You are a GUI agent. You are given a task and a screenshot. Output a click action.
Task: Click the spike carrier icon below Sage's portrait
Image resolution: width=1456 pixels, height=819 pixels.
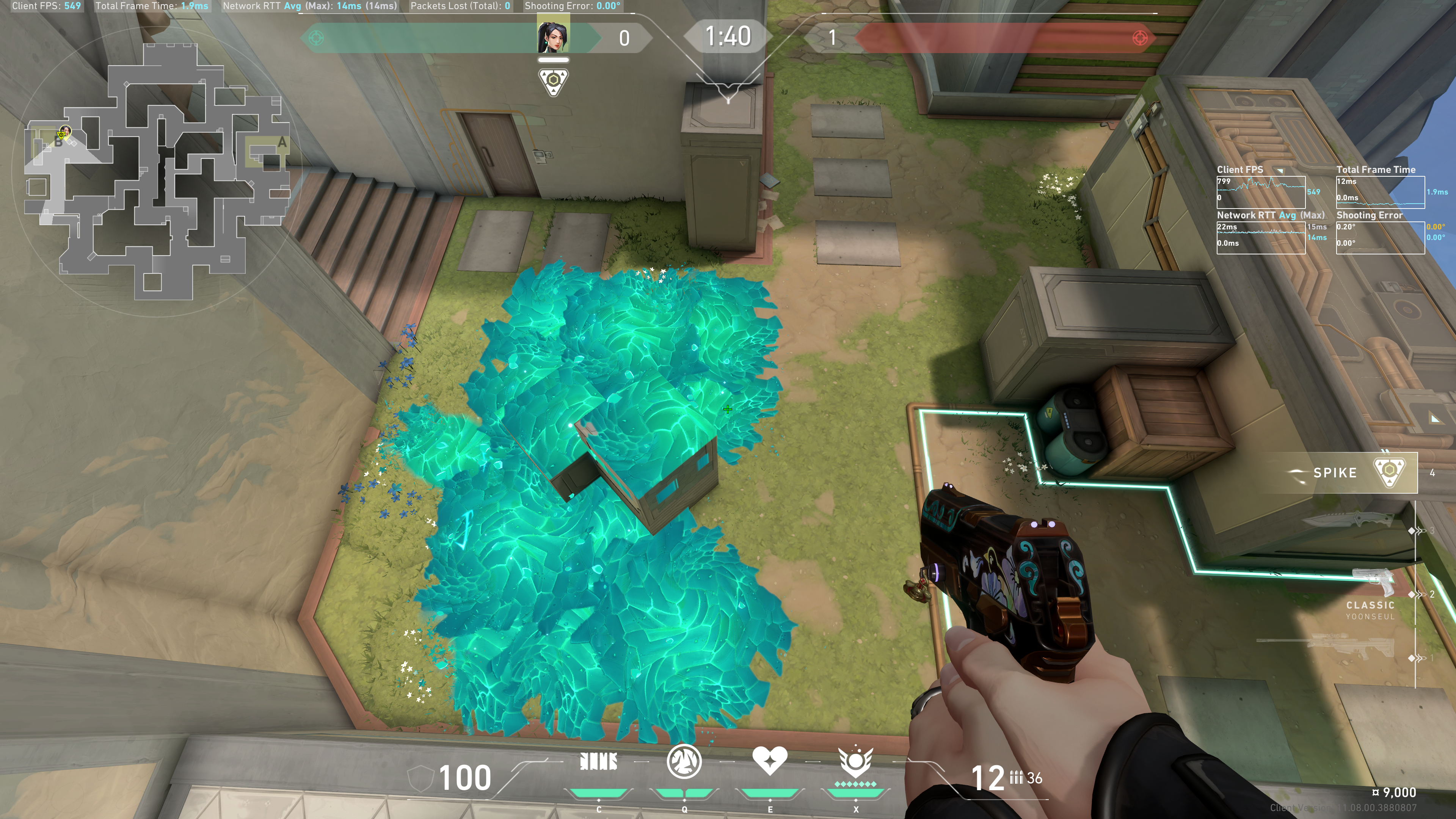553,82
